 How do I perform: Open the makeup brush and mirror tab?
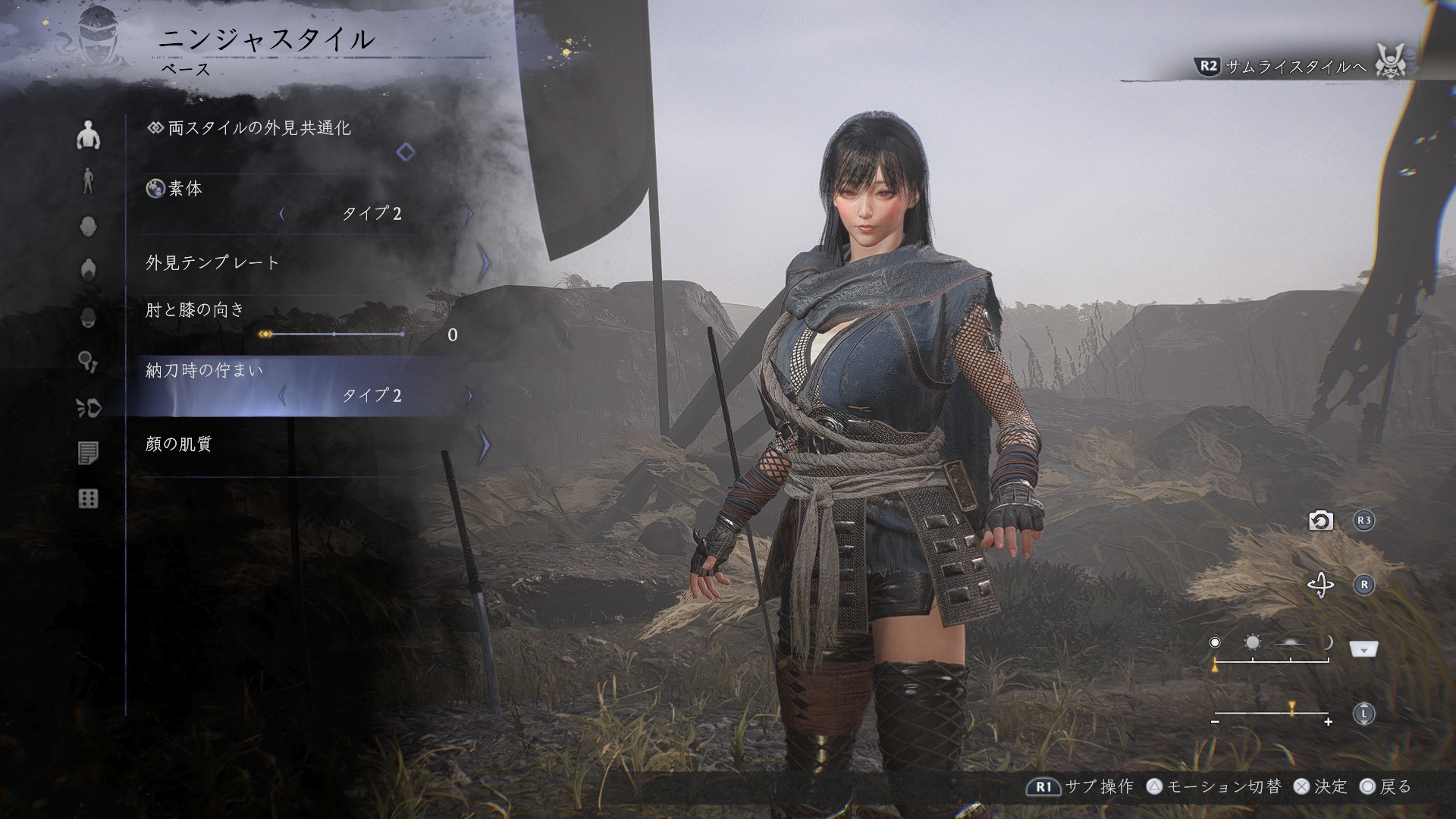(x=89, y=362)
